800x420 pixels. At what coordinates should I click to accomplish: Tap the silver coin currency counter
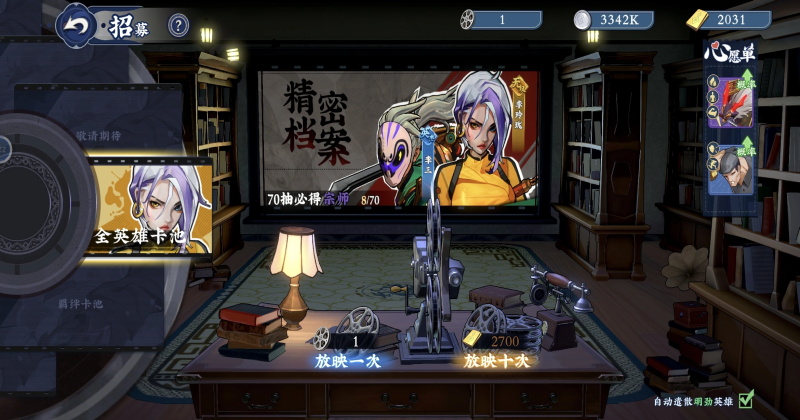point(616,19)
